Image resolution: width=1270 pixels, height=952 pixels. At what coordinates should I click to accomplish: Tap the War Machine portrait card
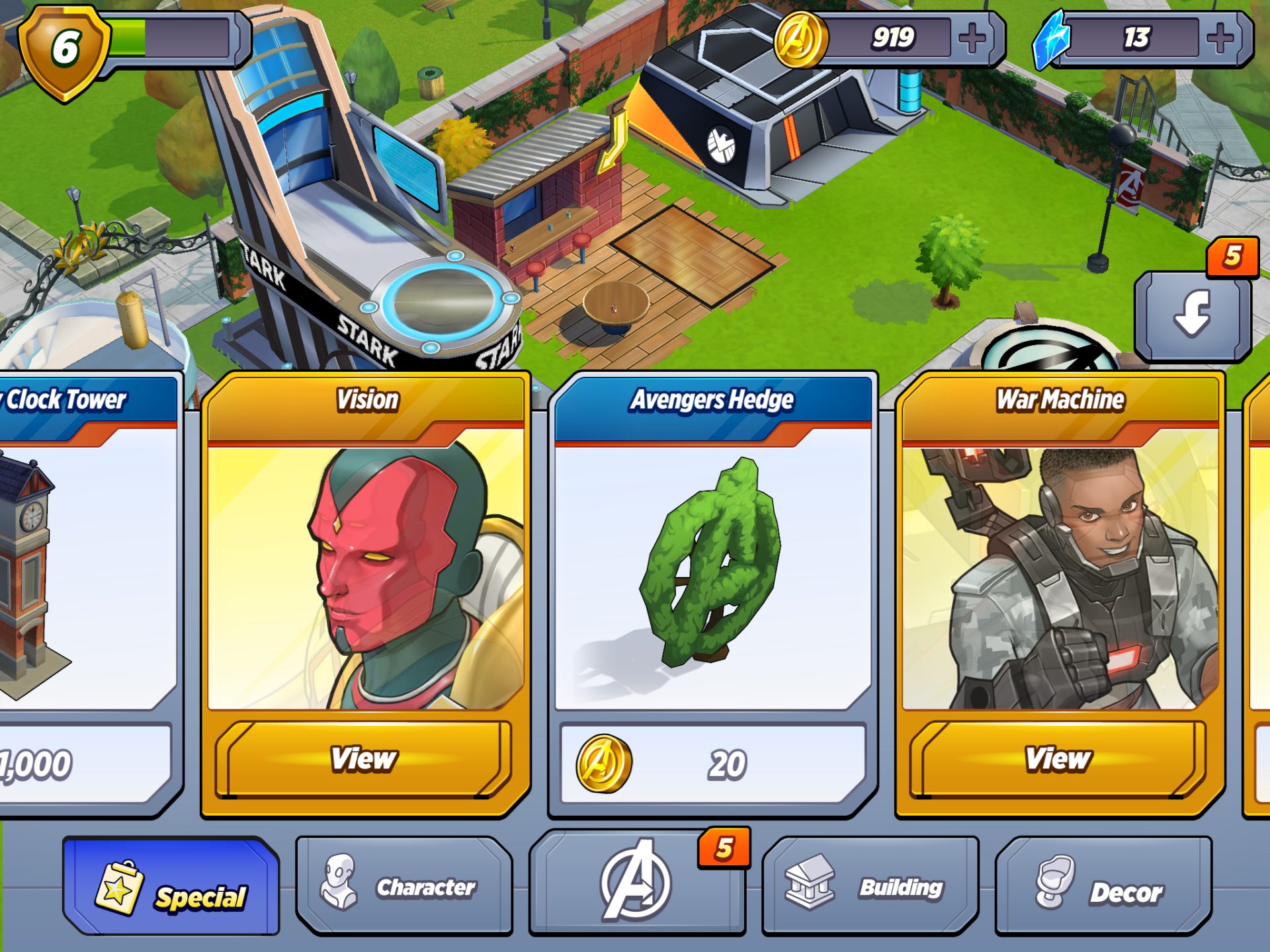(1060, 575)
